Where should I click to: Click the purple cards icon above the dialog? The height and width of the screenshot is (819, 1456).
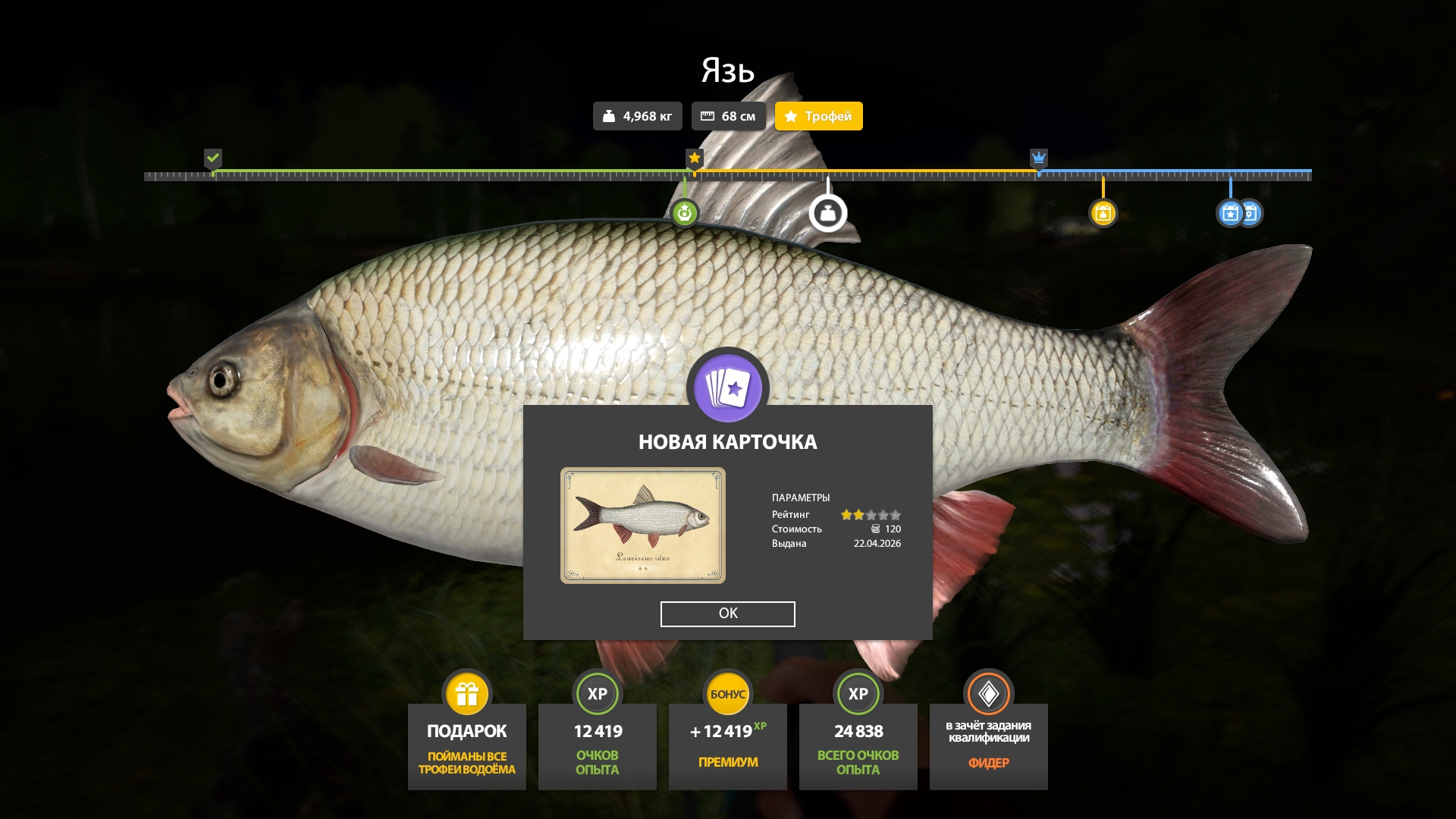[727, 388]
